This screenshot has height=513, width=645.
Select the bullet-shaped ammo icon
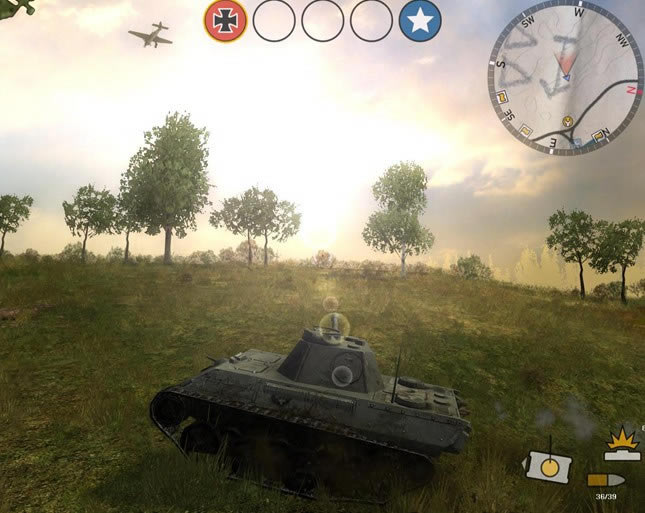coord(605,480)
